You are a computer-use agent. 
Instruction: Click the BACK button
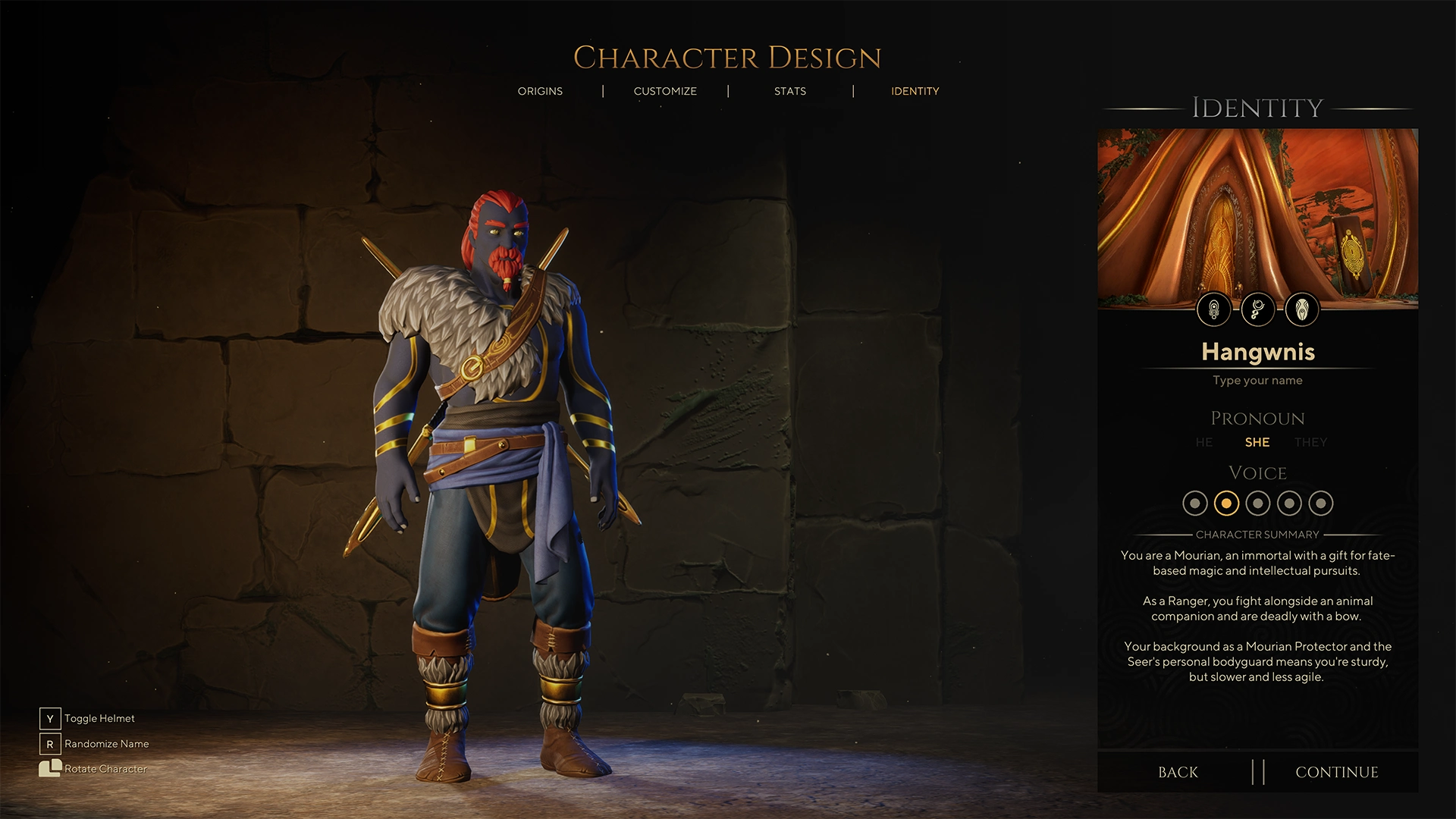[x=1178, y=772]
